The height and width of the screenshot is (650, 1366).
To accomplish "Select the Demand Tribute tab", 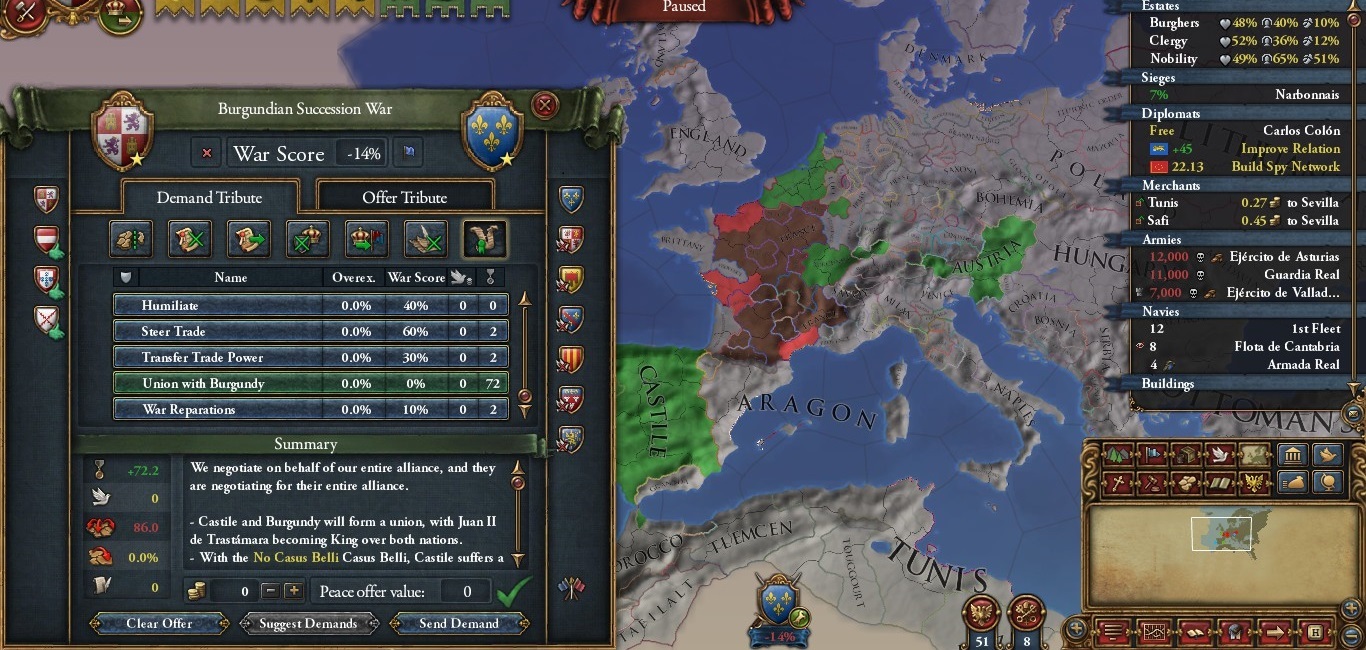I will click(209, 197).
